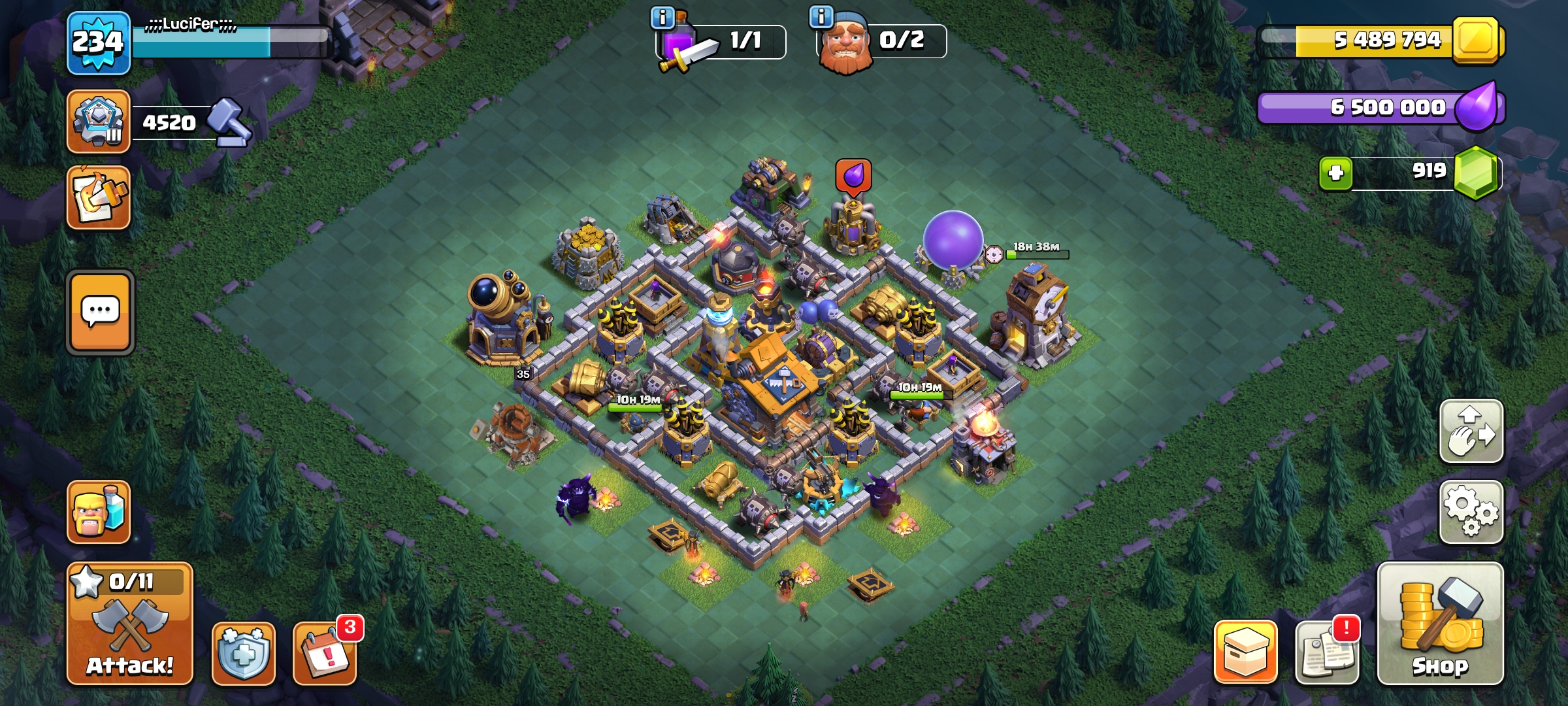Show info for the battle machine counter
Screen dimensions: 1568x706
[x=662, y=18]
